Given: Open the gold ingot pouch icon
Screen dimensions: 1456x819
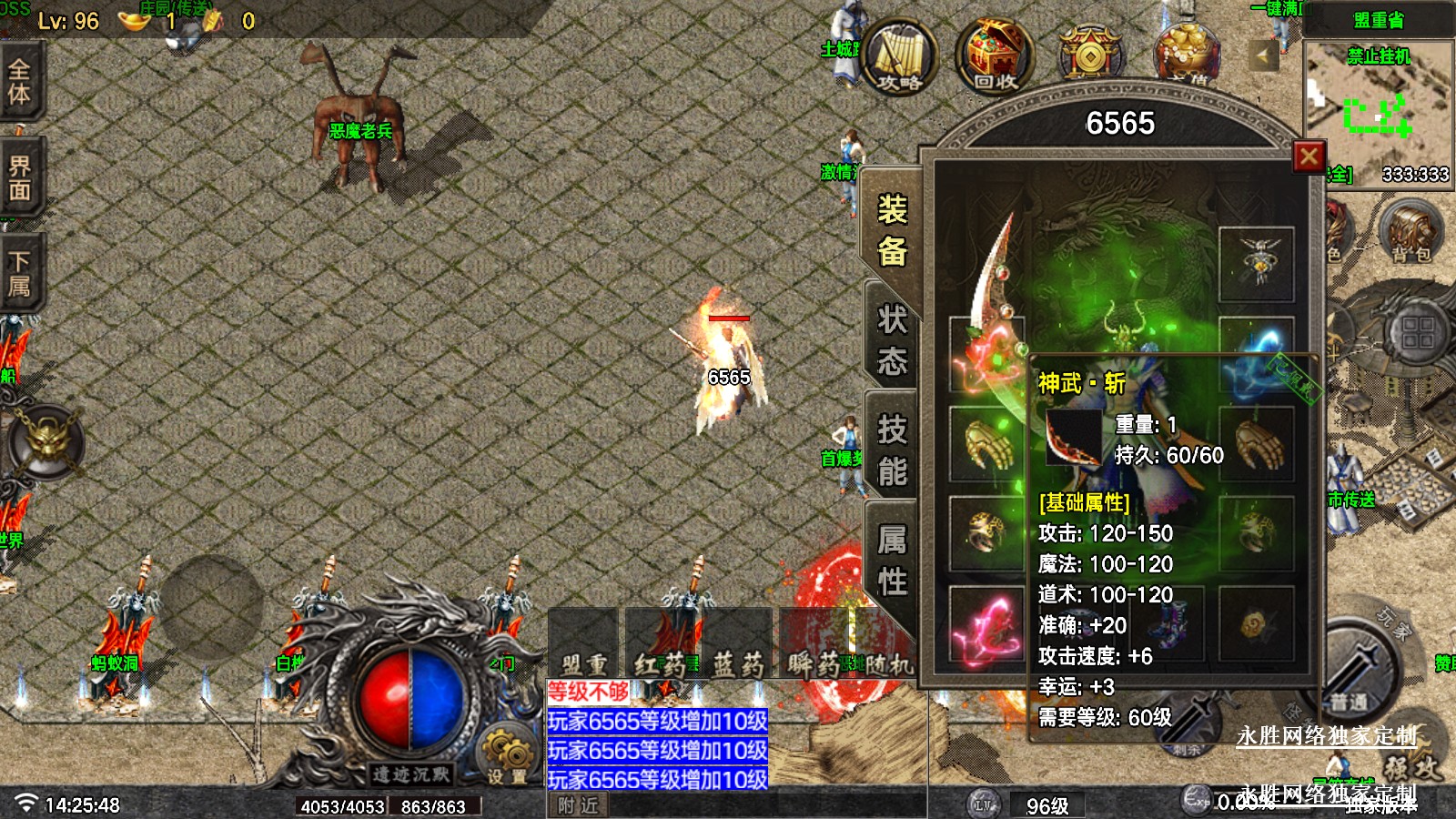Looking at the screenshot, I should tap(1185, 53).
